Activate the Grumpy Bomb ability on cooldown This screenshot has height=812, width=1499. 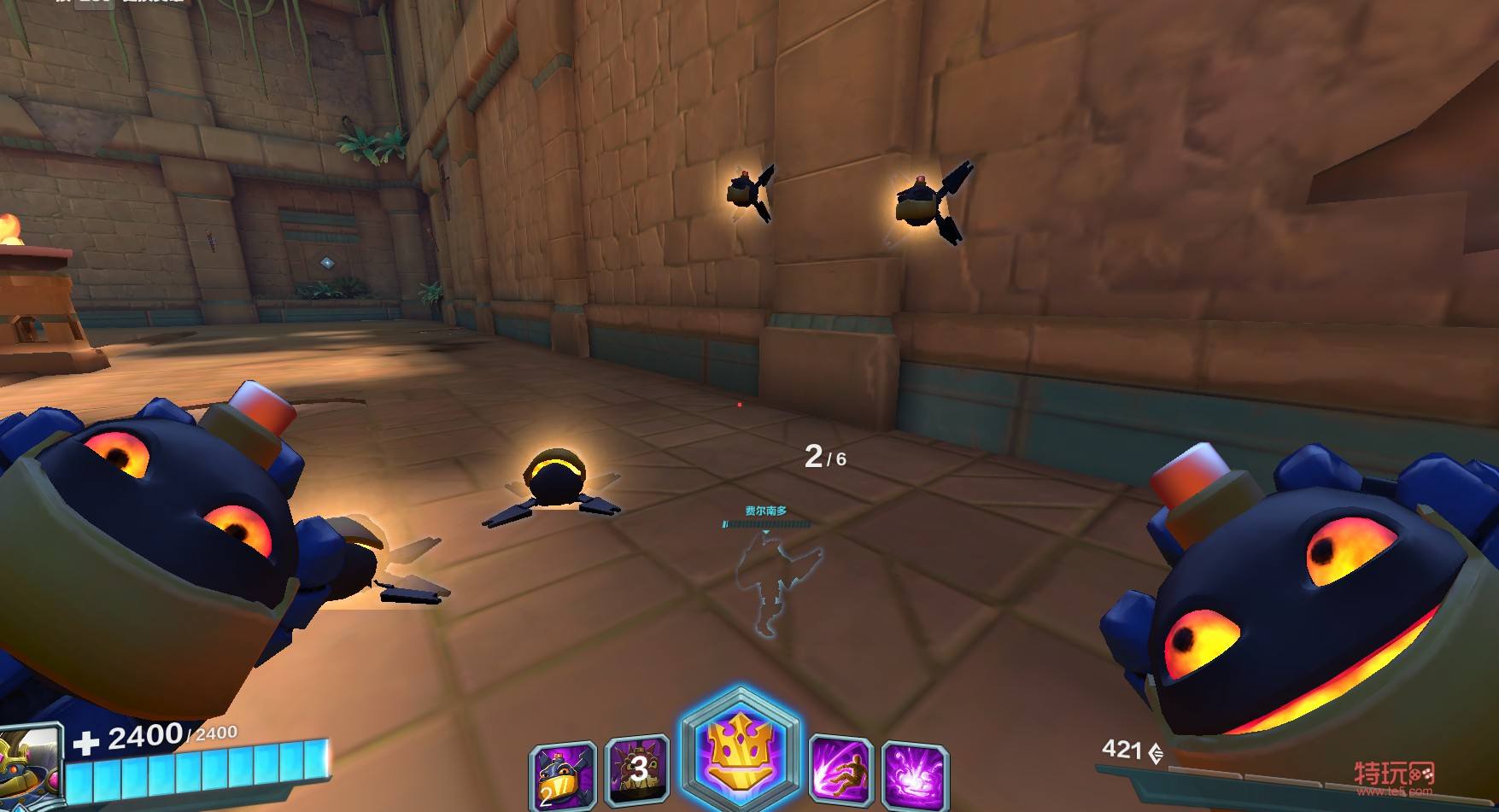pos(637,771)
